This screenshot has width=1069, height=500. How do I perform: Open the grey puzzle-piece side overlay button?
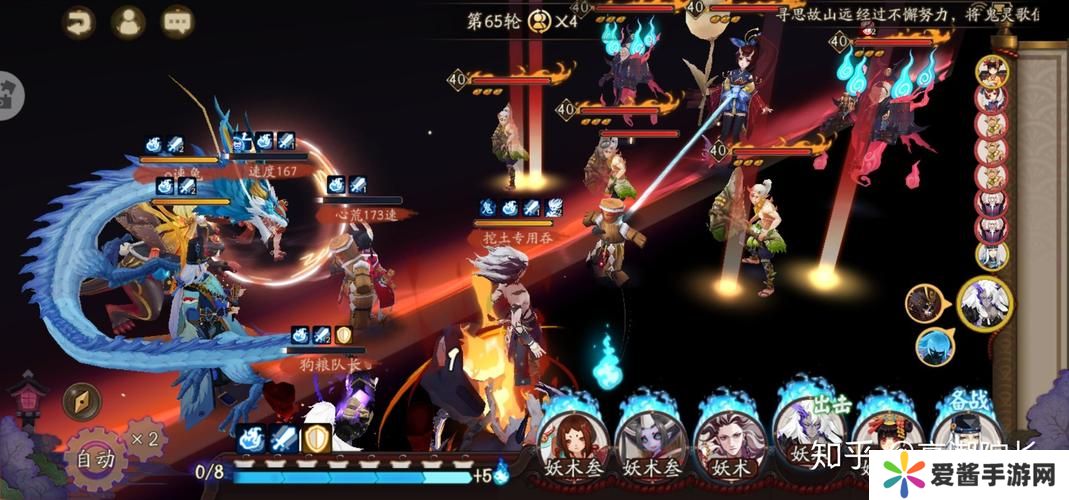(x=10, y=95)
